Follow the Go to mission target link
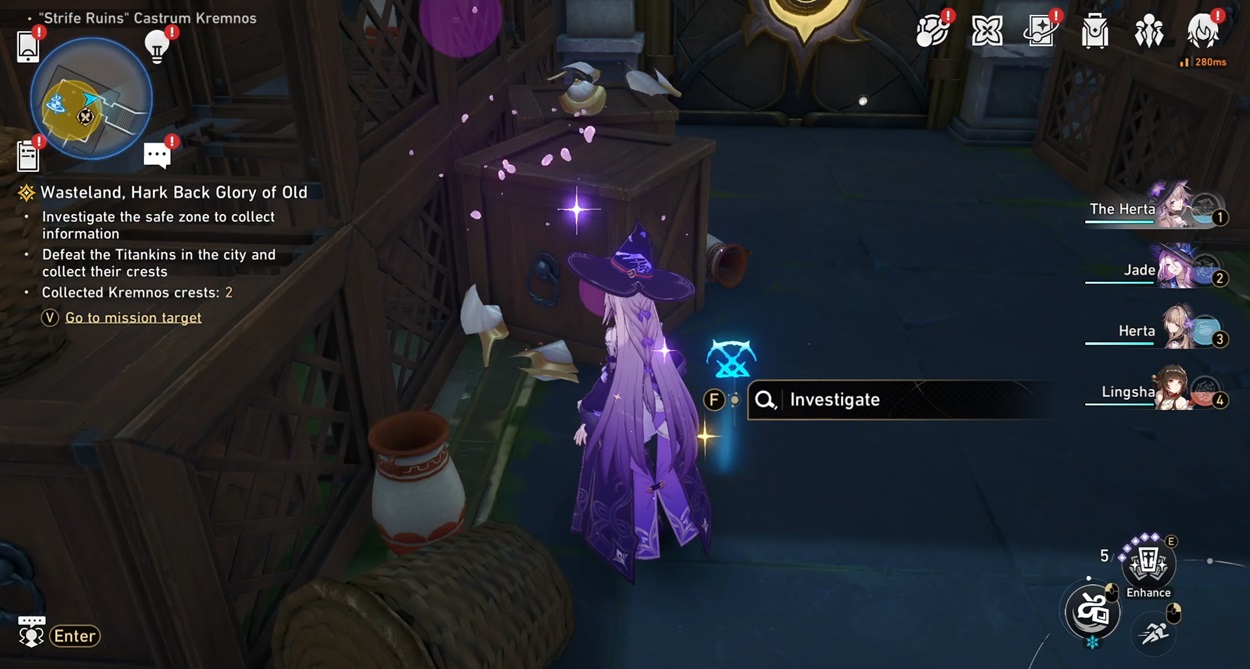The image size is (1250, 669). pos(133,318)
